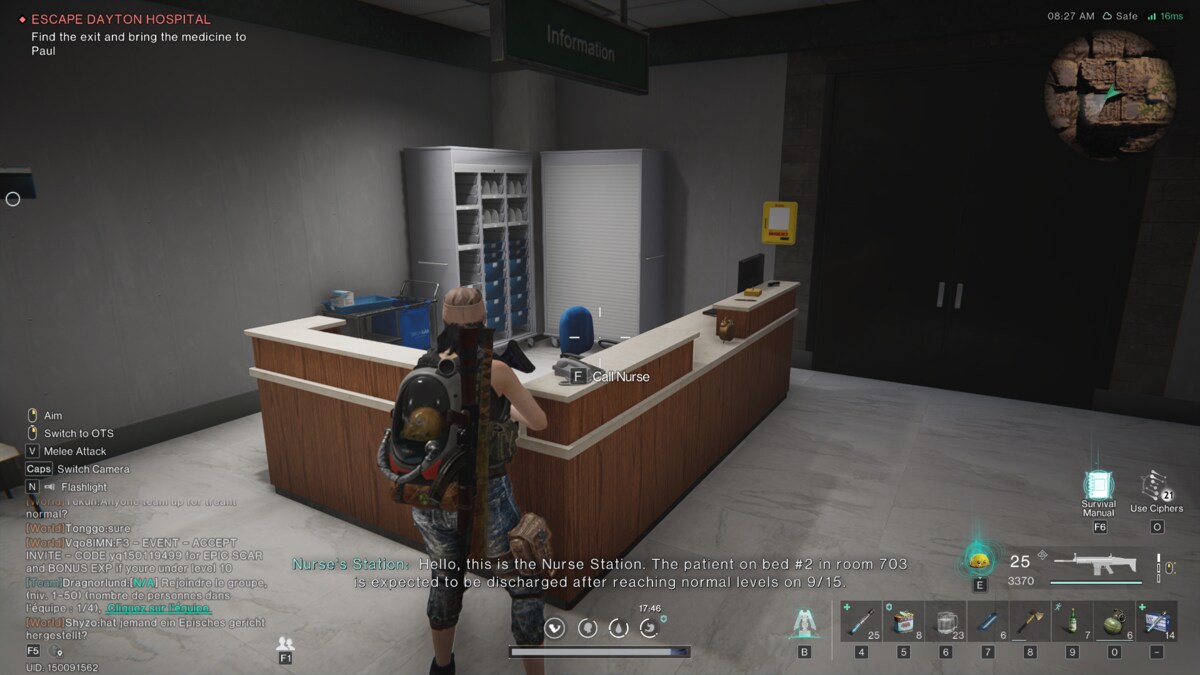Screen dimensions: 1200x675
Task: Select the glass water mug slot
Action: [946, 620]
